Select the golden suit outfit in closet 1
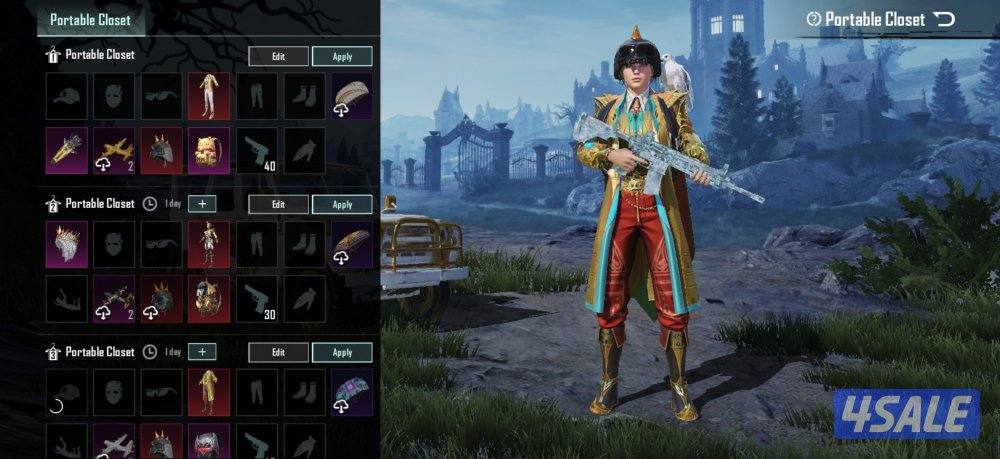The width and height of the screenshot is (1000, 459). point(209,96)
